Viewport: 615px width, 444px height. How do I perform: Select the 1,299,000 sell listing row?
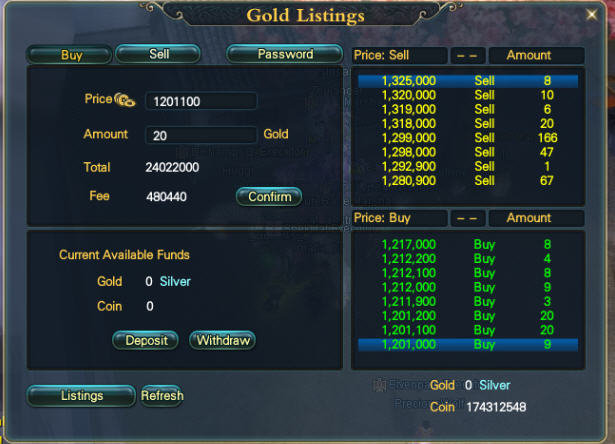(467, 138)
